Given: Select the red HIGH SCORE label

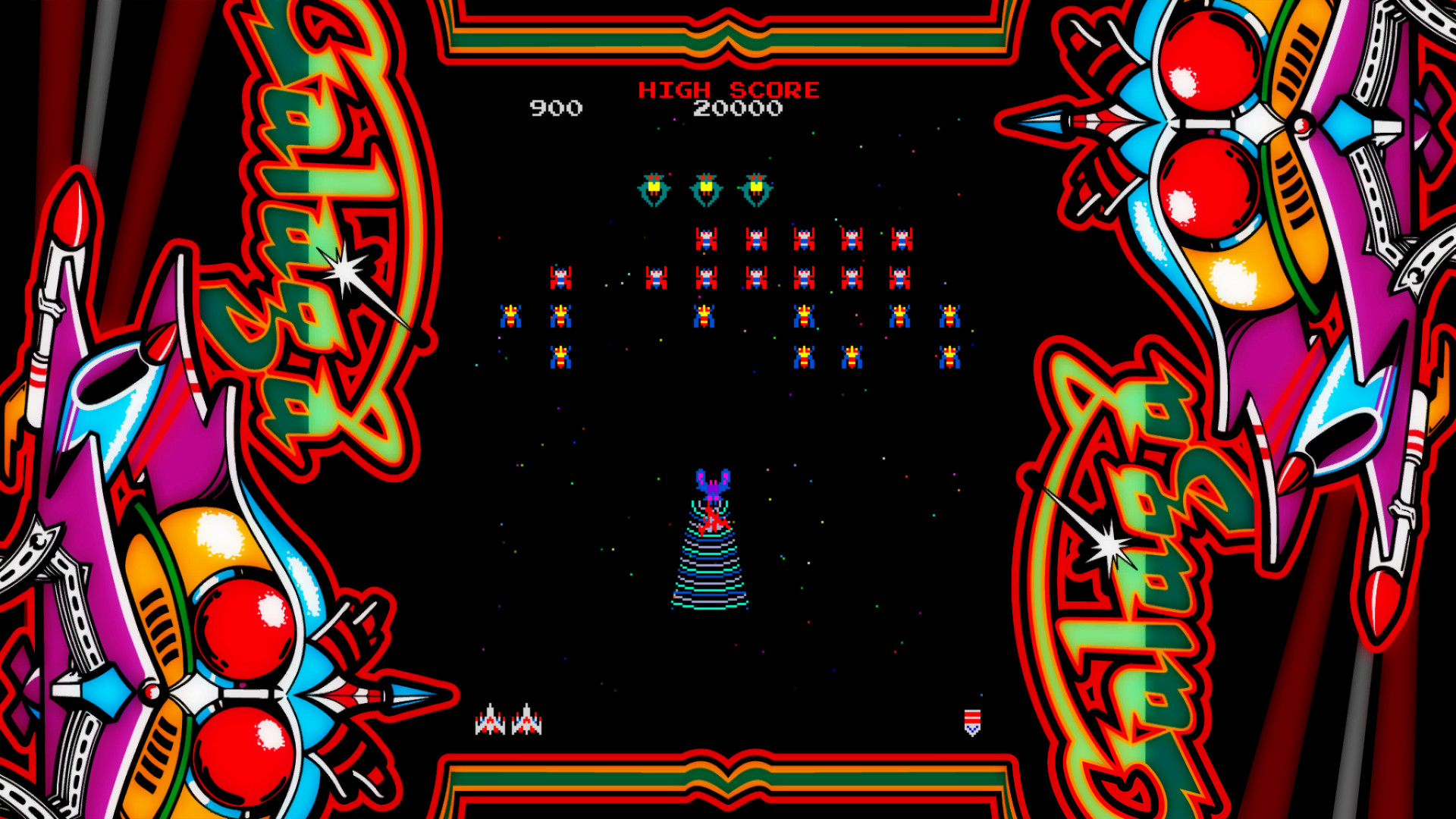Looking at the screenshot, I should (730, 89).
